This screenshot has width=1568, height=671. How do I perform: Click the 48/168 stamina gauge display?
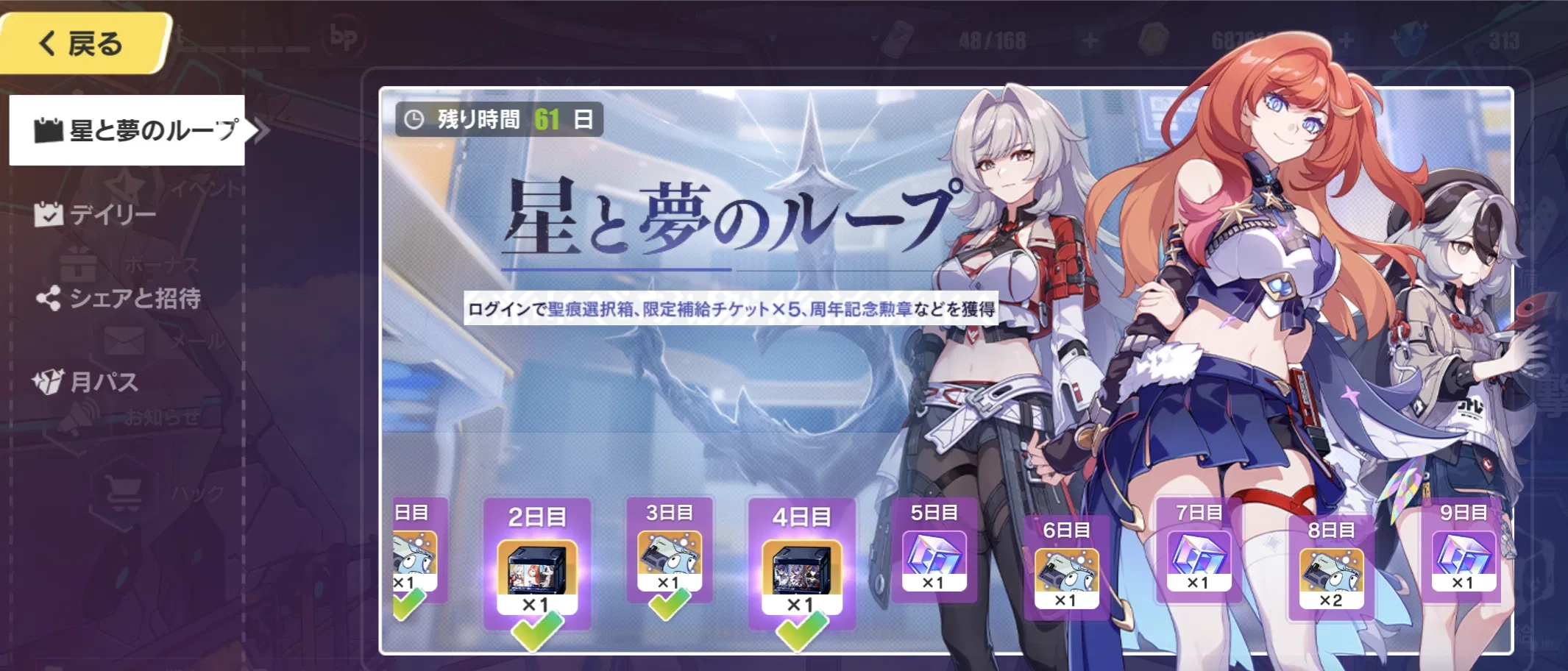(x=993, y=38)
